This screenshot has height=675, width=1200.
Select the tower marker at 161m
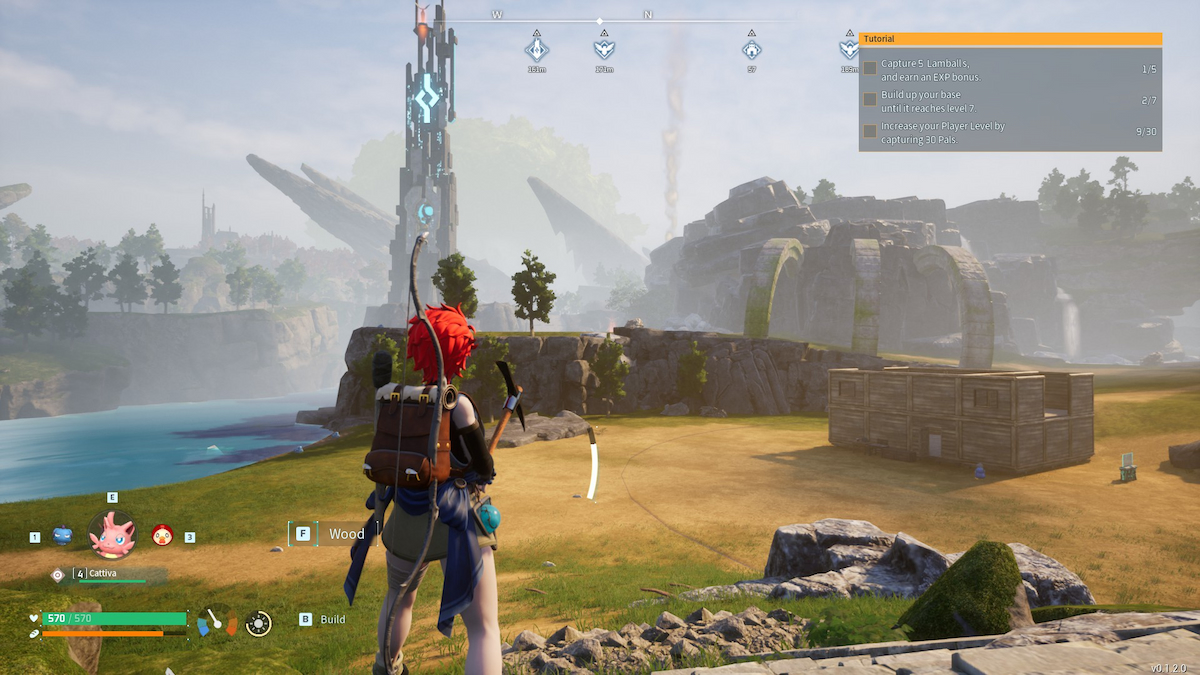pyautogui.click(x=537, y=48)
